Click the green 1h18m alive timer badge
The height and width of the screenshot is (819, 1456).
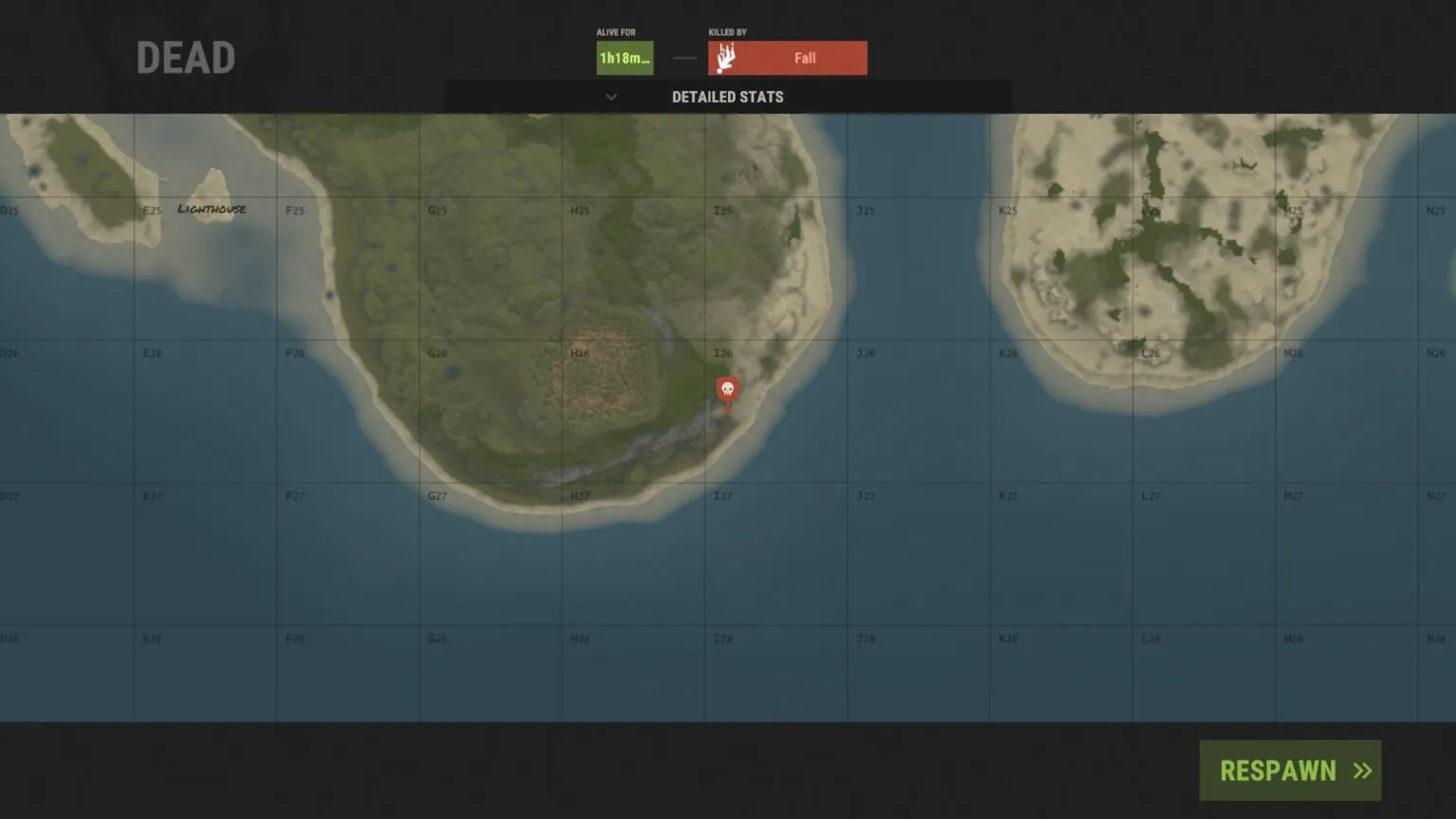click(623, 57)
